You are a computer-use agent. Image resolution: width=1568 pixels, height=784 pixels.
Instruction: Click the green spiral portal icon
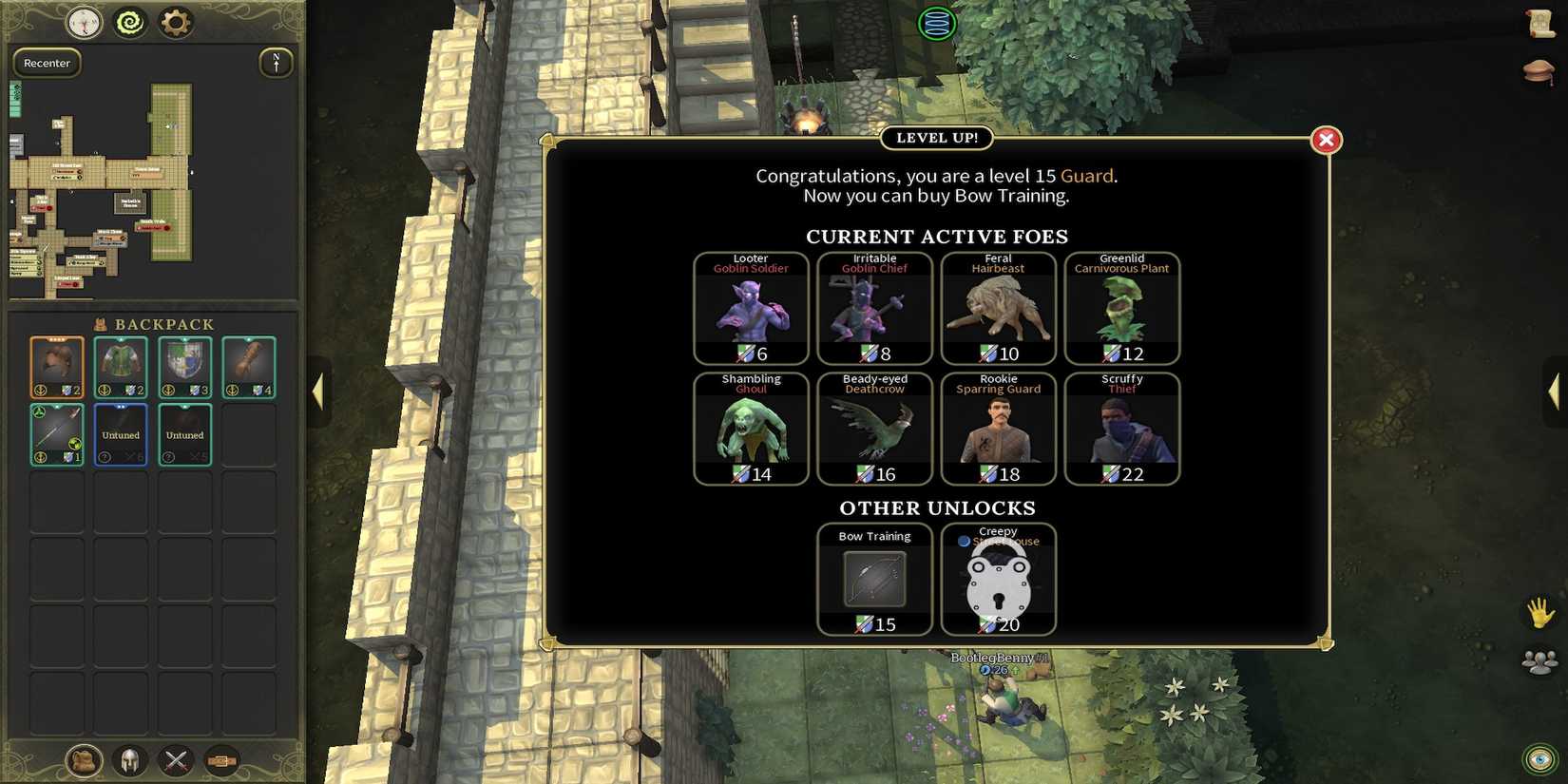click(129, 23)
